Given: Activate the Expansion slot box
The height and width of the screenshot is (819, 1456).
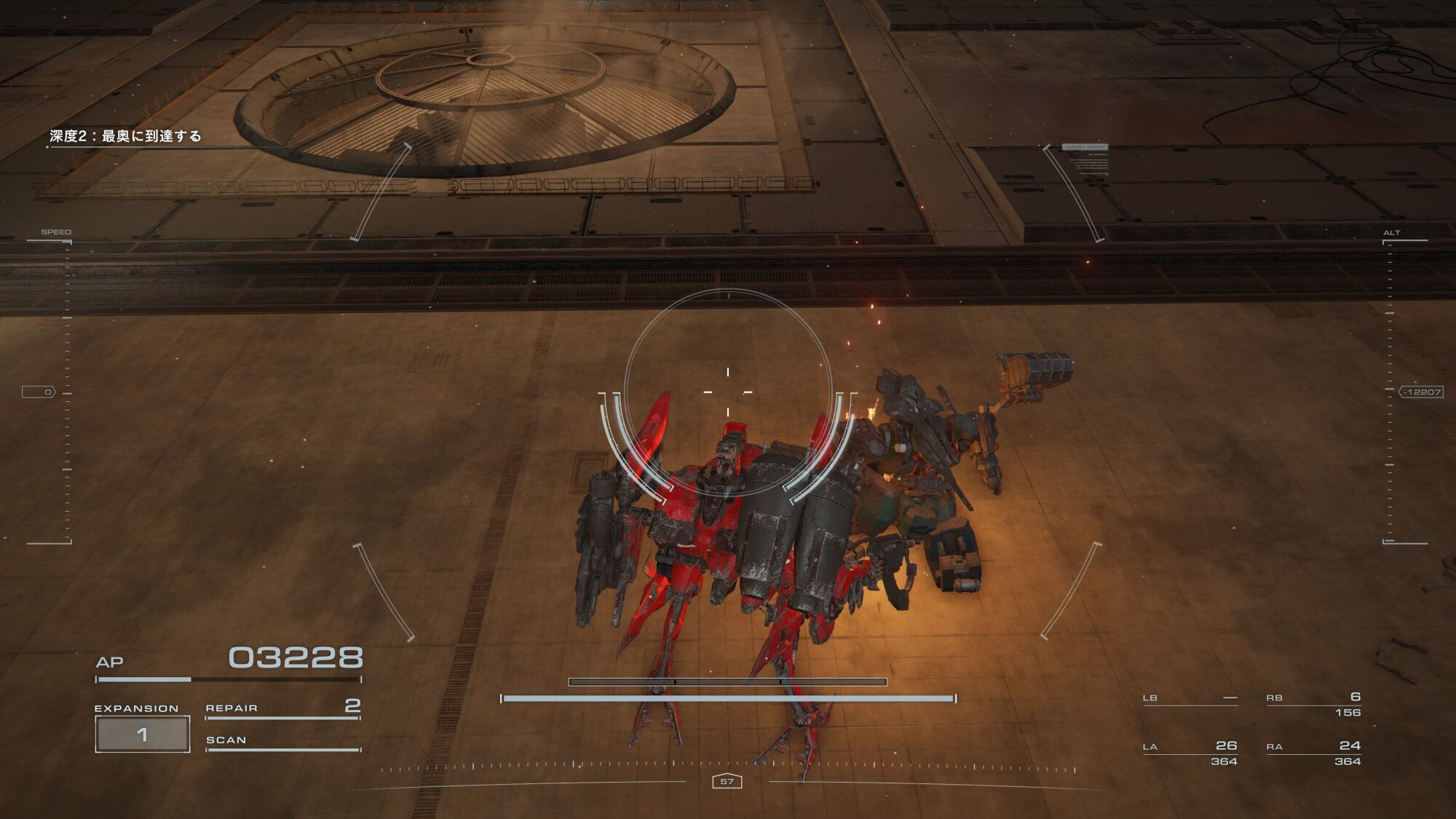Looking at the screenshot, I should [143, 734].
